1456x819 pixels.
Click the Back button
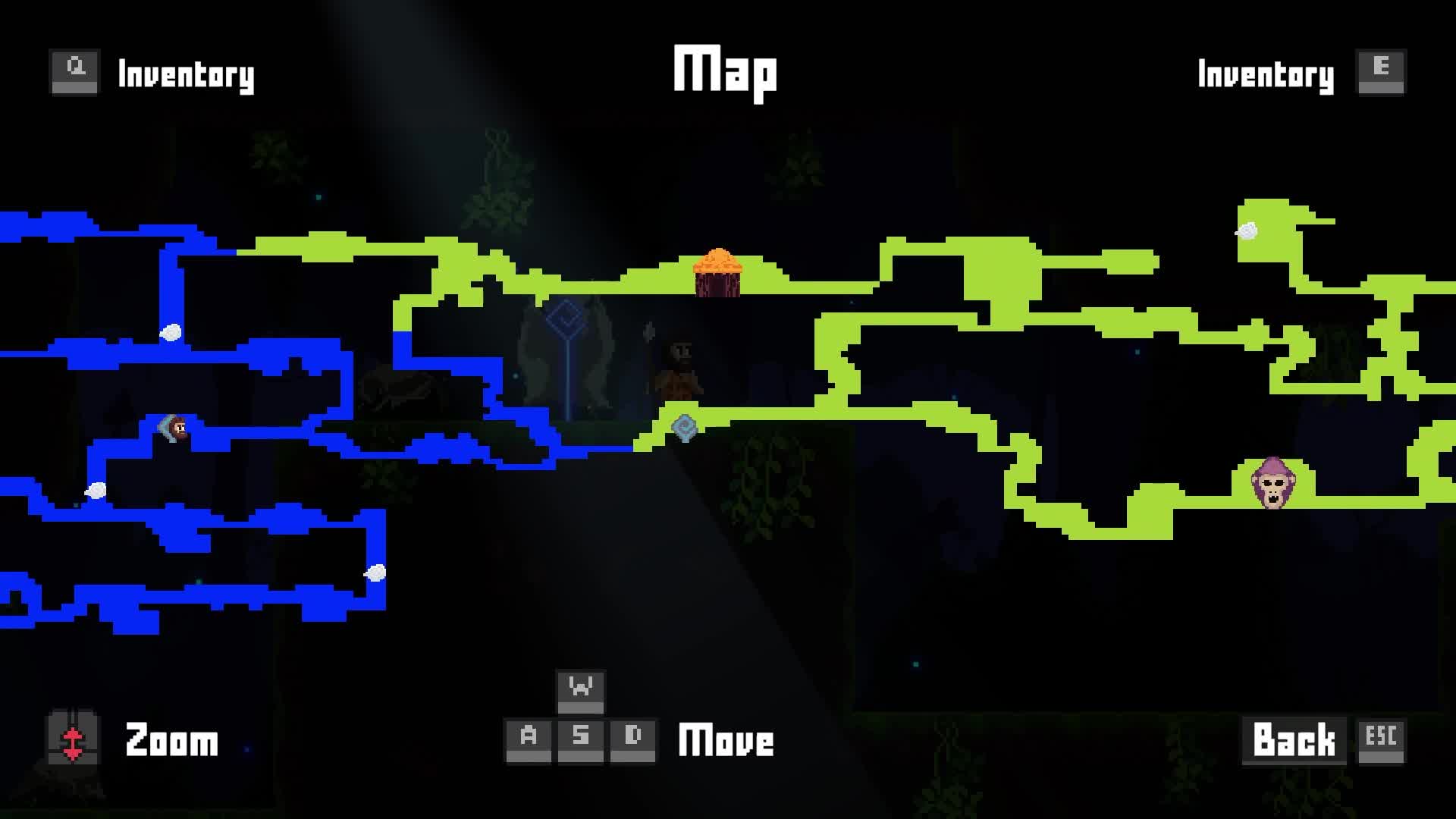(x=1294, y=739)
